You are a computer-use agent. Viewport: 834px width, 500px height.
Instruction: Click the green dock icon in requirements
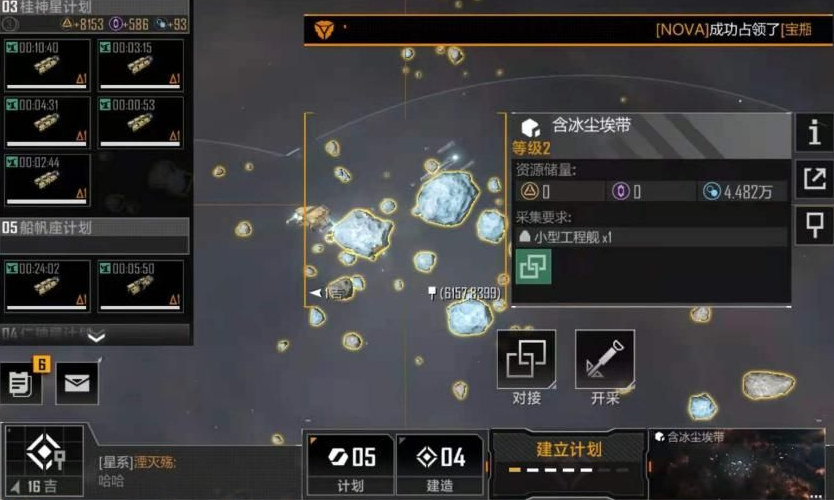coord(533,267)
